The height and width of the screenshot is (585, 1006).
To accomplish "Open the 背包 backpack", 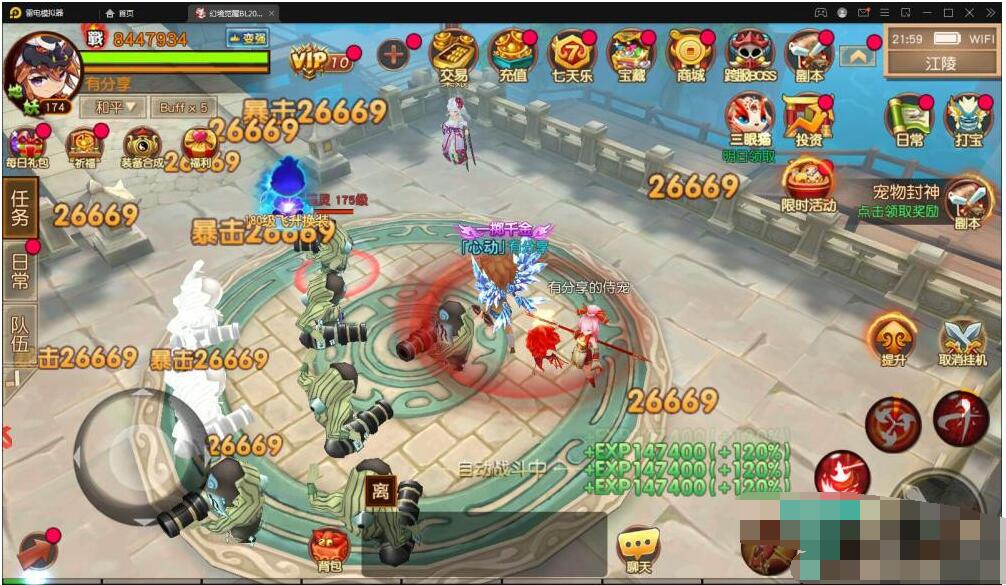I will (x=329, y=549).
